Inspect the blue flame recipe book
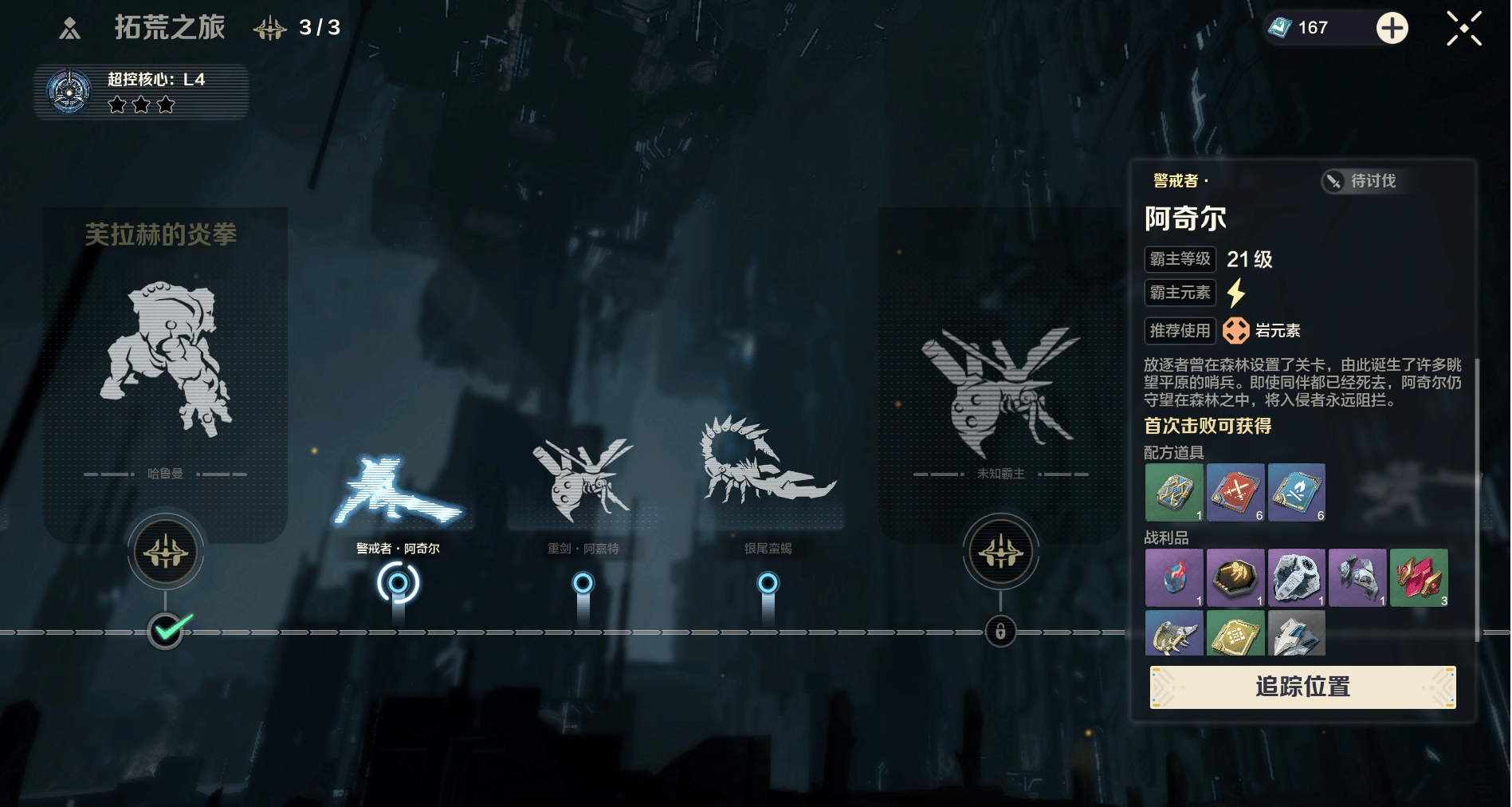Viewport: 1512px width, 807px height. (x=1297, y=492)
